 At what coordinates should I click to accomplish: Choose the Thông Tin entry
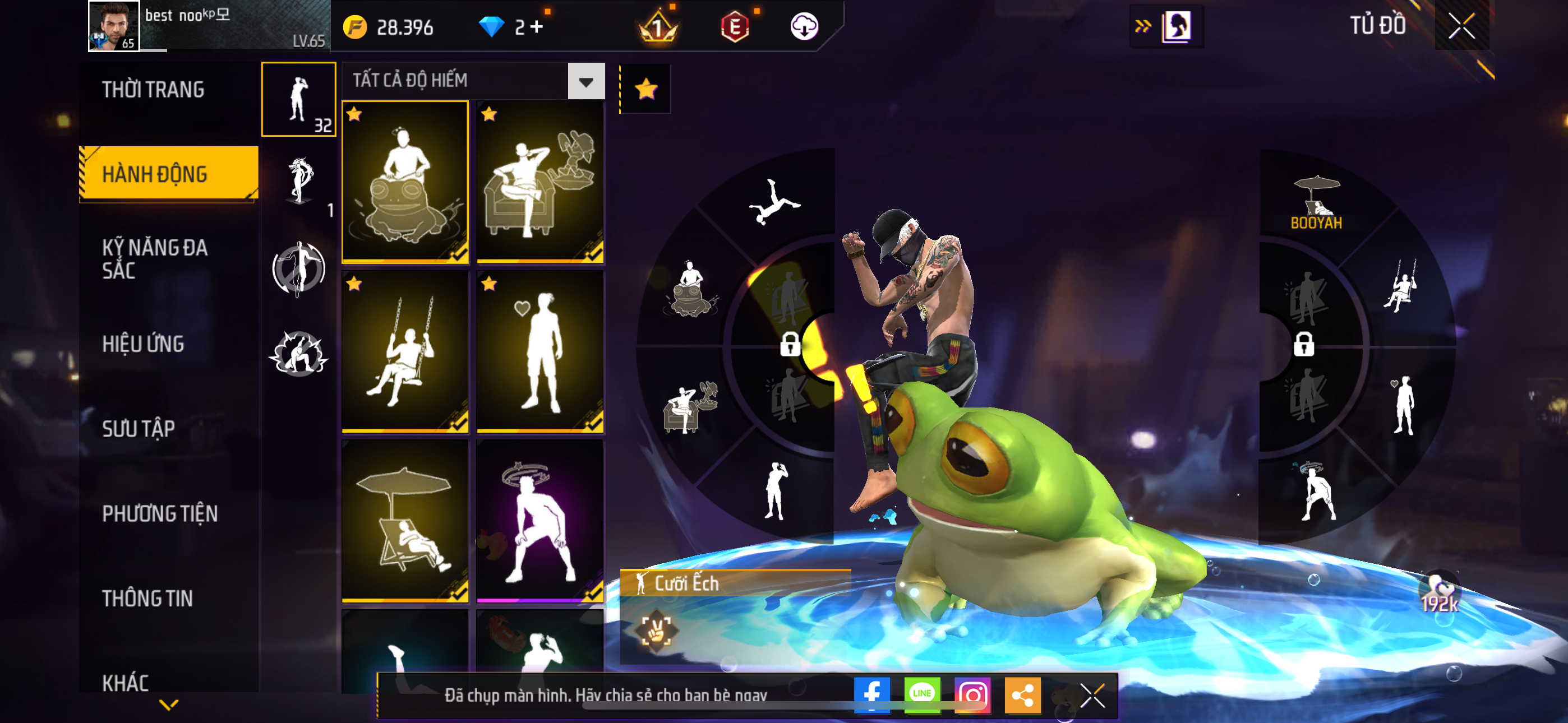147,598
